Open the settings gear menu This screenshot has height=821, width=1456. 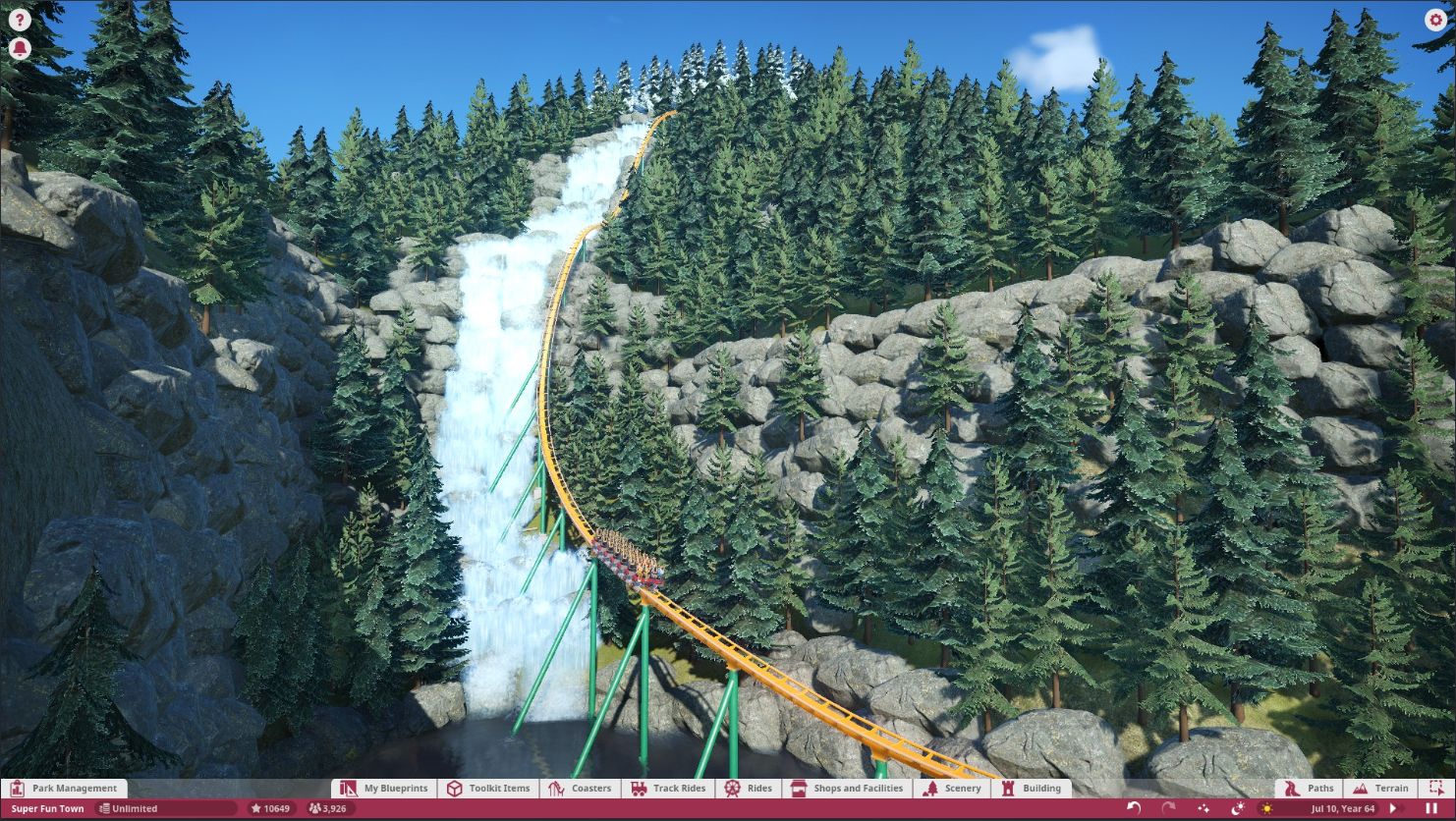1435,19
